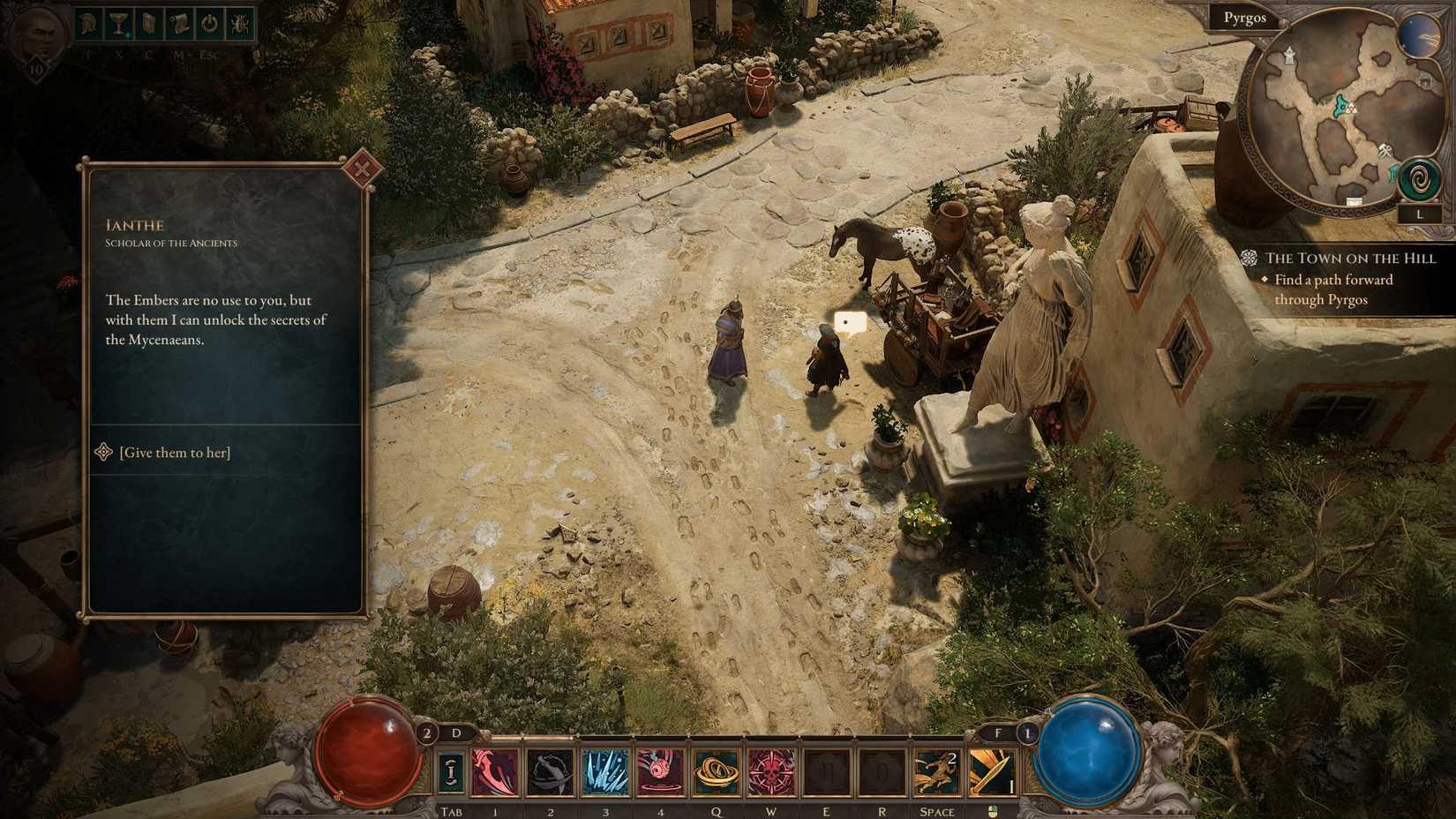Activate the red claw slash skill
Viewport: 1456px width, 819px height.
click(x=495, y=772)
